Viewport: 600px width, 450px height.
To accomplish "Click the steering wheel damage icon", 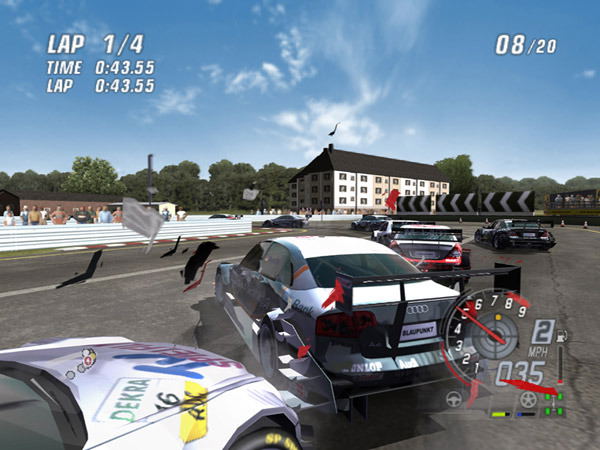I will pyautogui.click(x=454, y=398).
